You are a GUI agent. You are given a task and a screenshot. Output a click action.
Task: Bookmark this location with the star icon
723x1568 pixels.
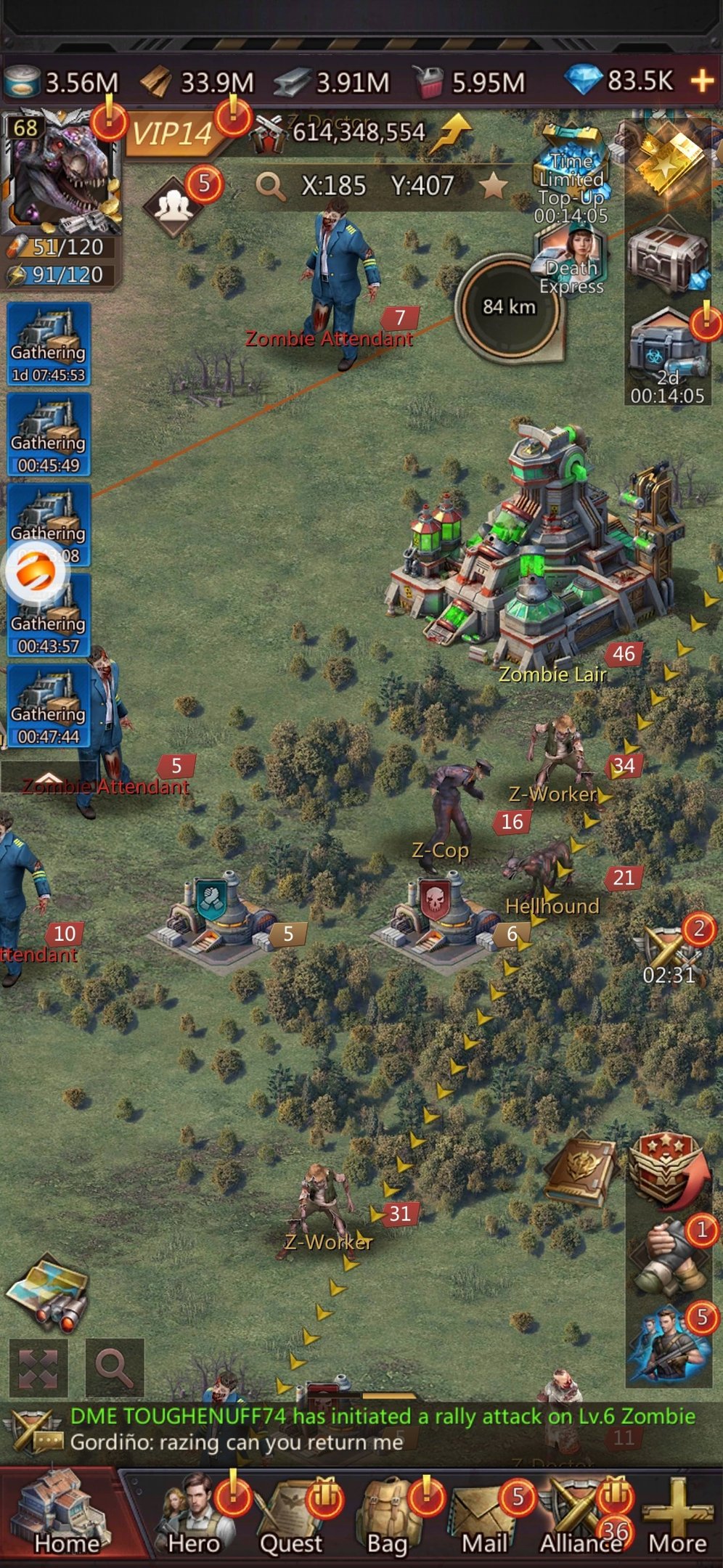(494, 186)
